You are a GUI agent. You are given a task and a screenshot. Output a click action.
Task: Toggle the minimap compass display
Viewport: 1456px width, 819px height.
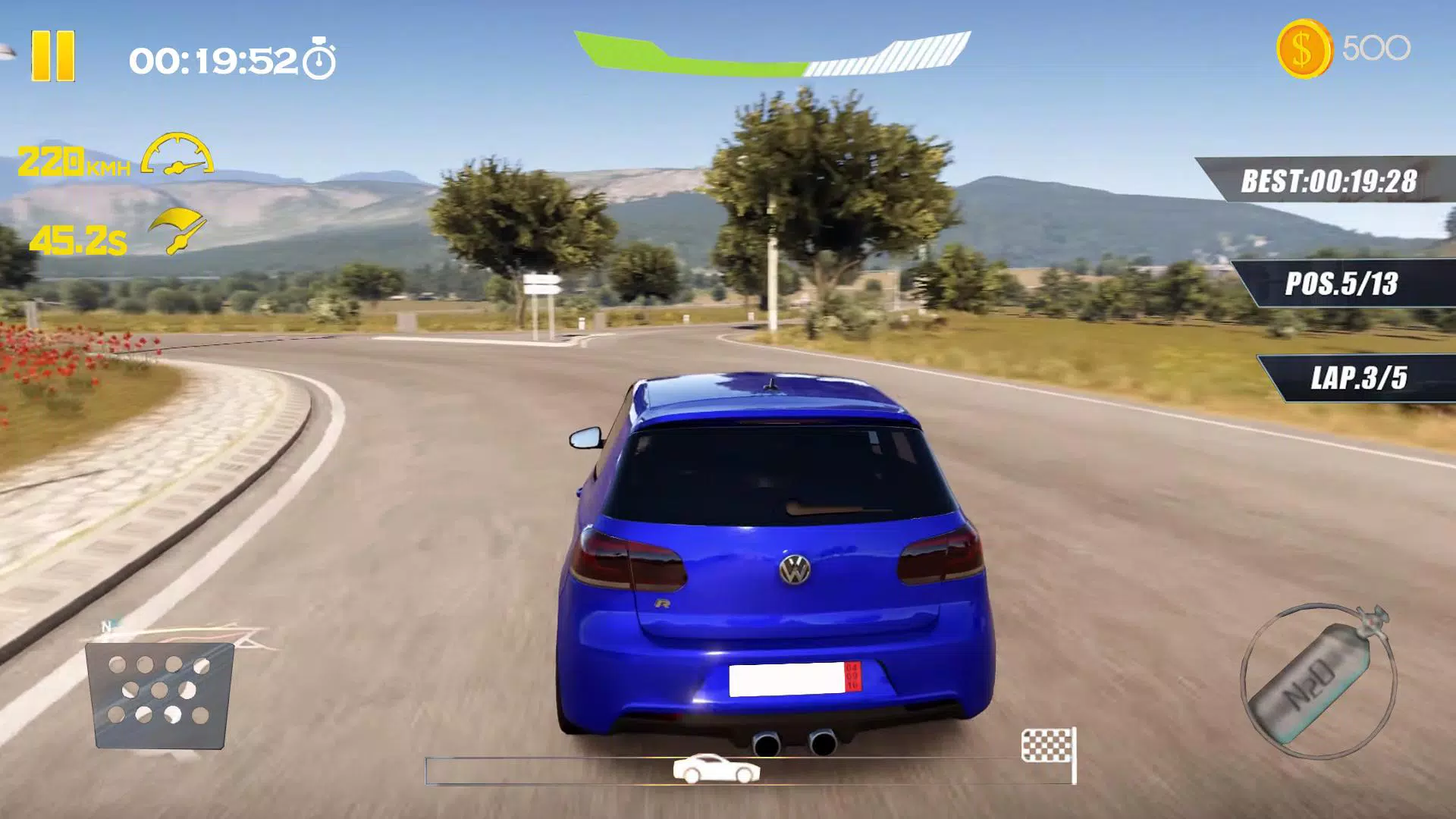tap(159, 694)
